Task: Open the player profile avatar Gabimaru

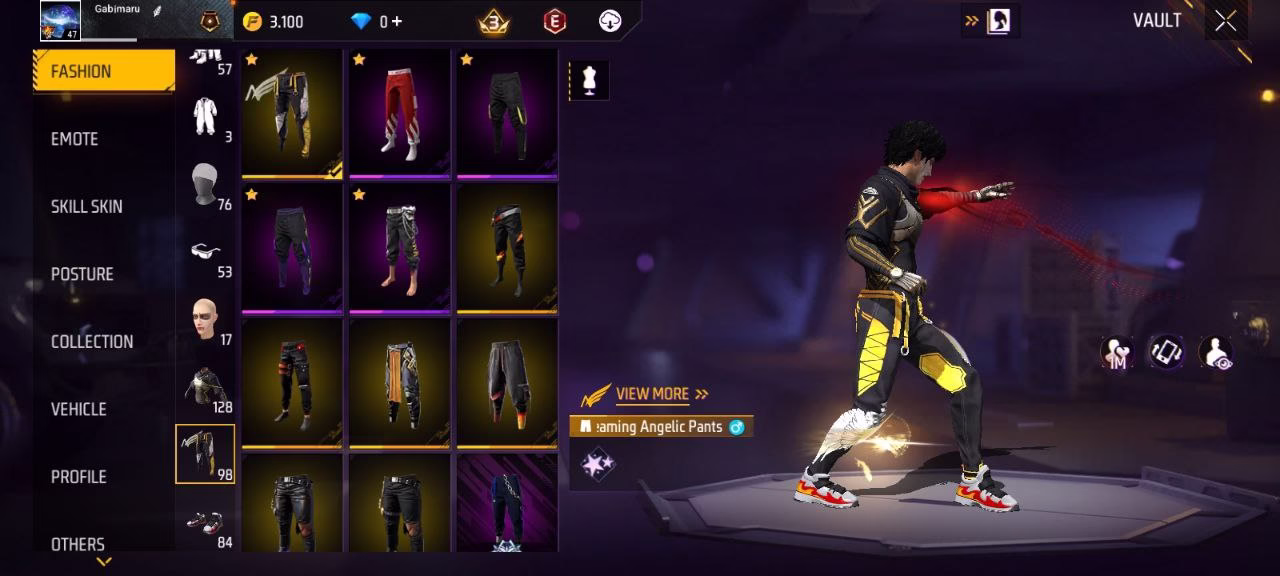Action: pyautogui.click(x=60, y=21)
